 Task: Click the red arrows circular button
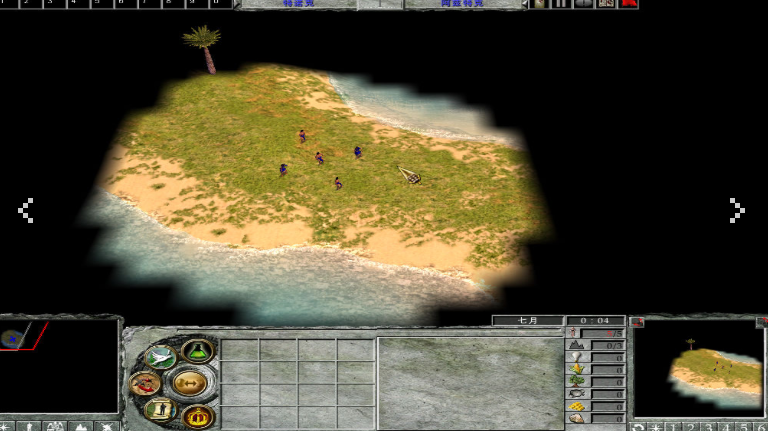pos(145,383)
